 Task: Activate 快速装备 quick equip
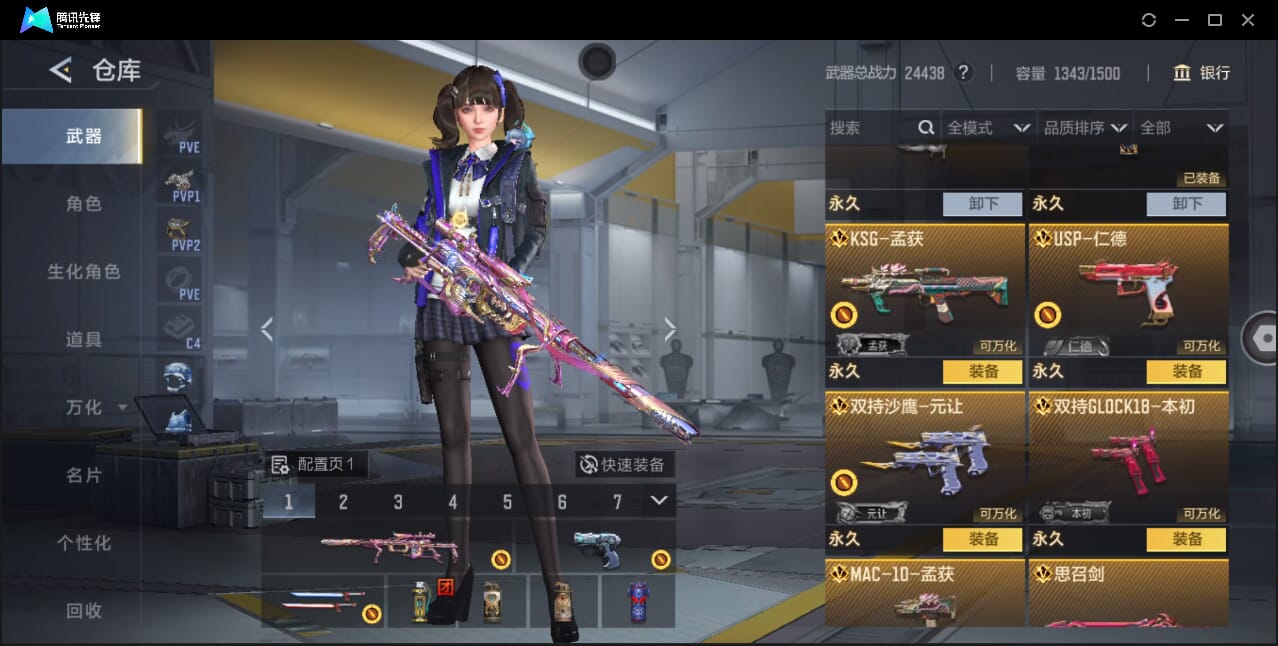pos(623,465)
